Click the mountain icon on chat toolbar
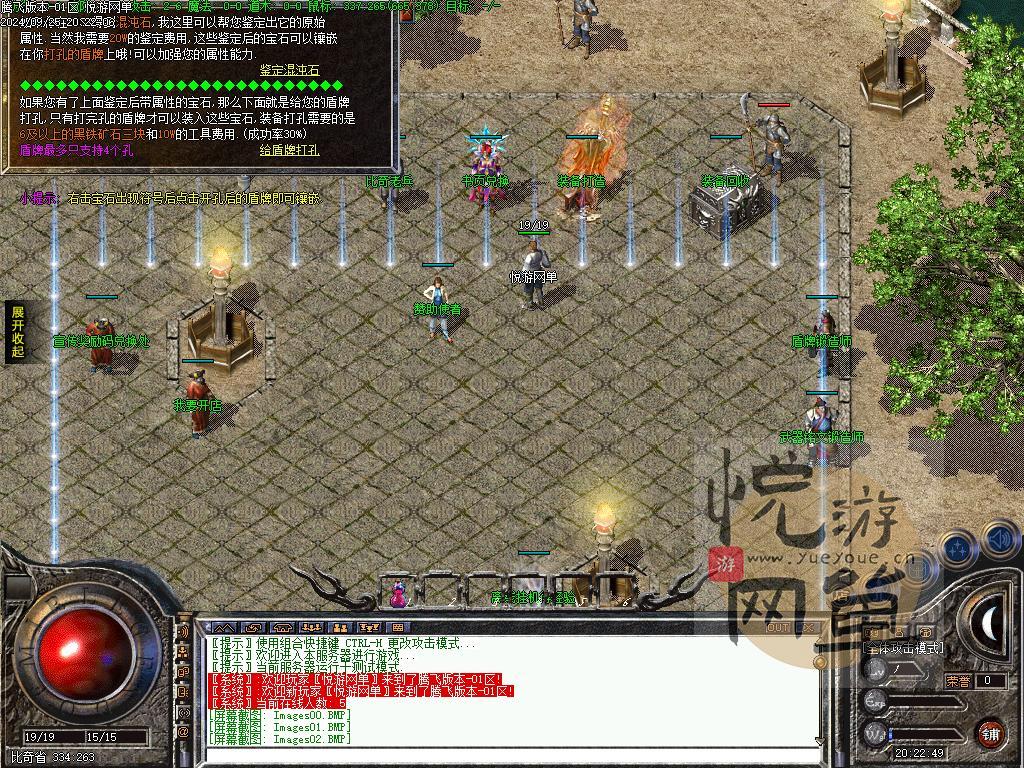The image size is (1024, 768). click(x=224, y=628)
